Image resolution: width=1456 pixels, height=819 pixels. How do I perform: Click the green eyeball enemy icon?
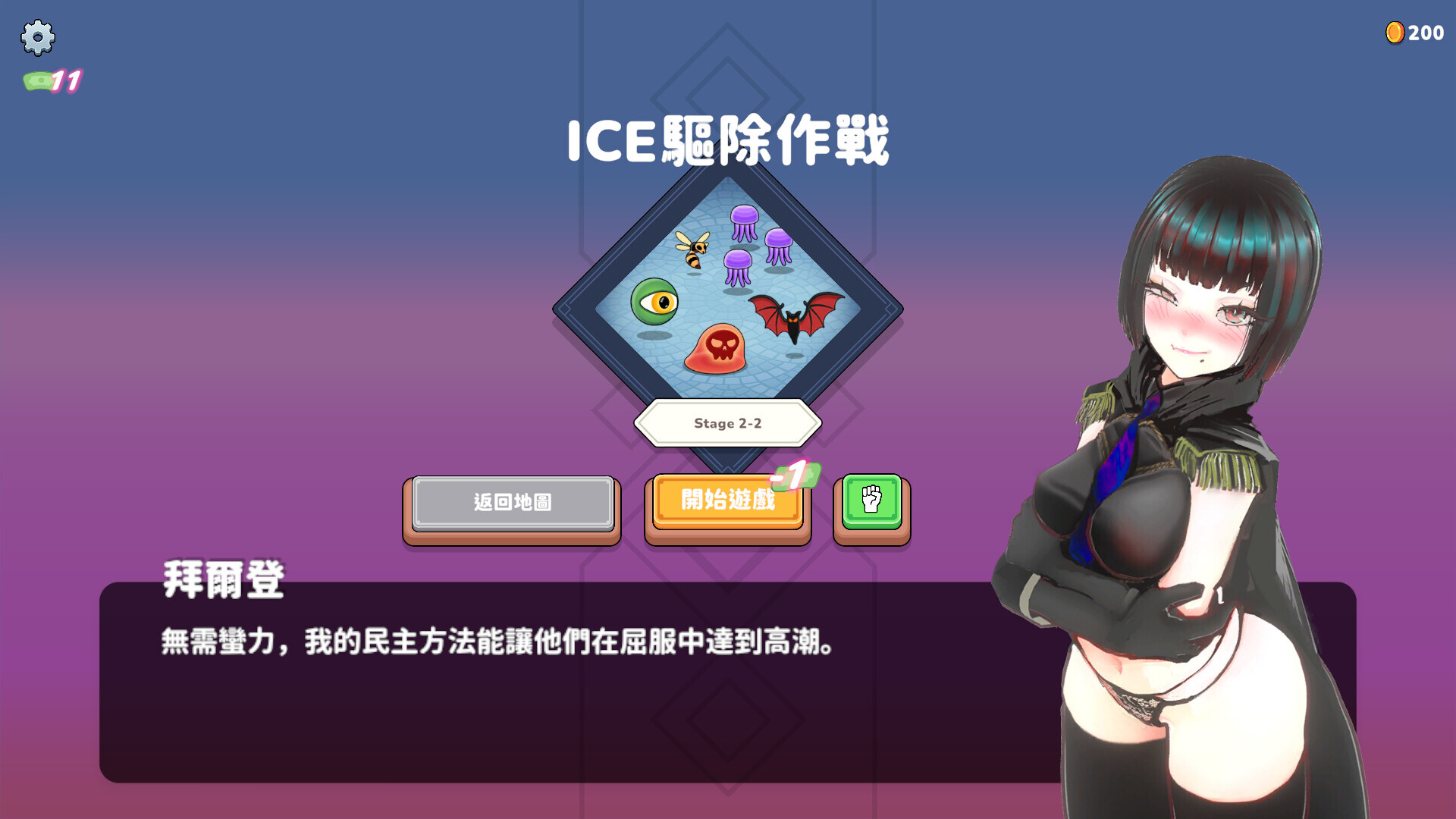(x=654, y=303)
